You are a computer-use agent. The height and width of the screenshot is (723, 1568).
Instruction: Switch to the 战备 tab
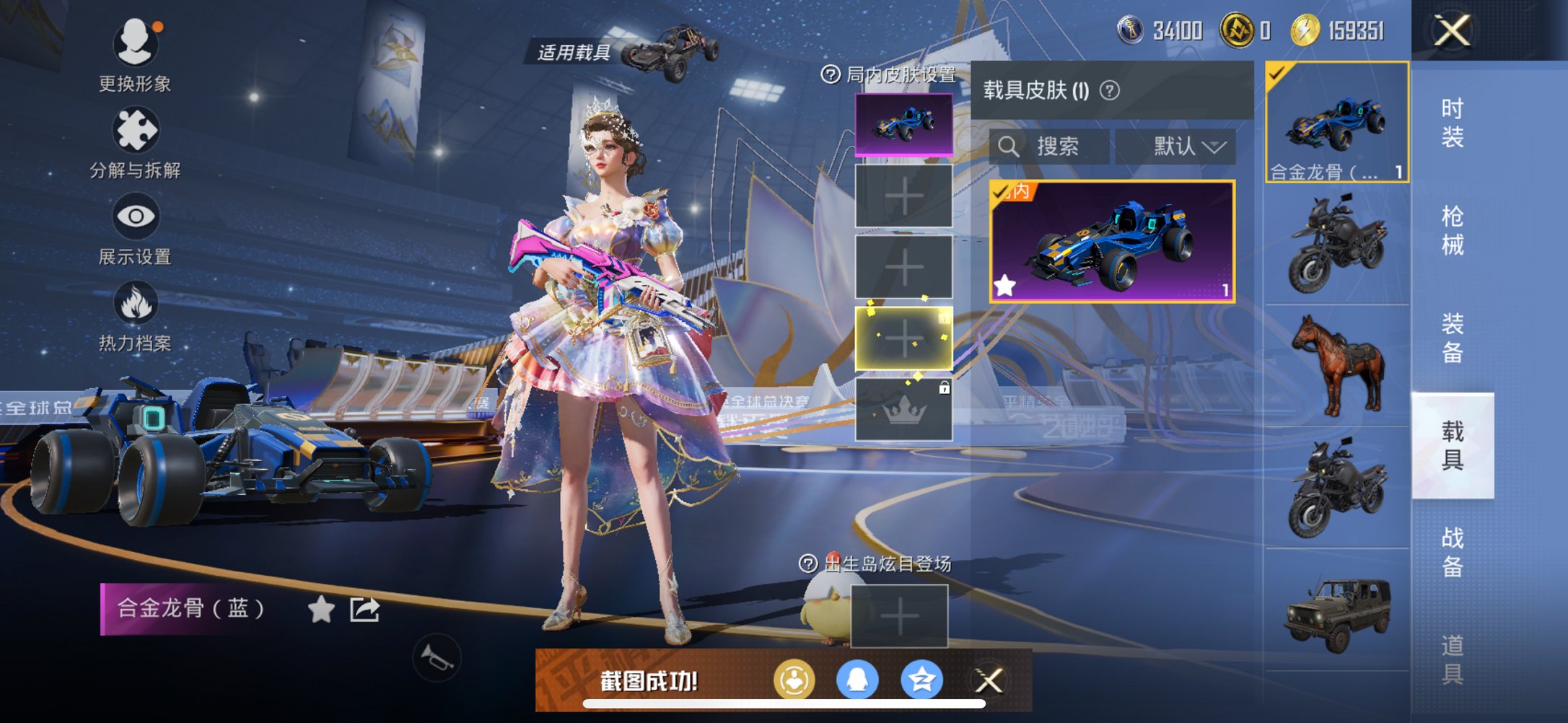click(x=1452, y=552)
